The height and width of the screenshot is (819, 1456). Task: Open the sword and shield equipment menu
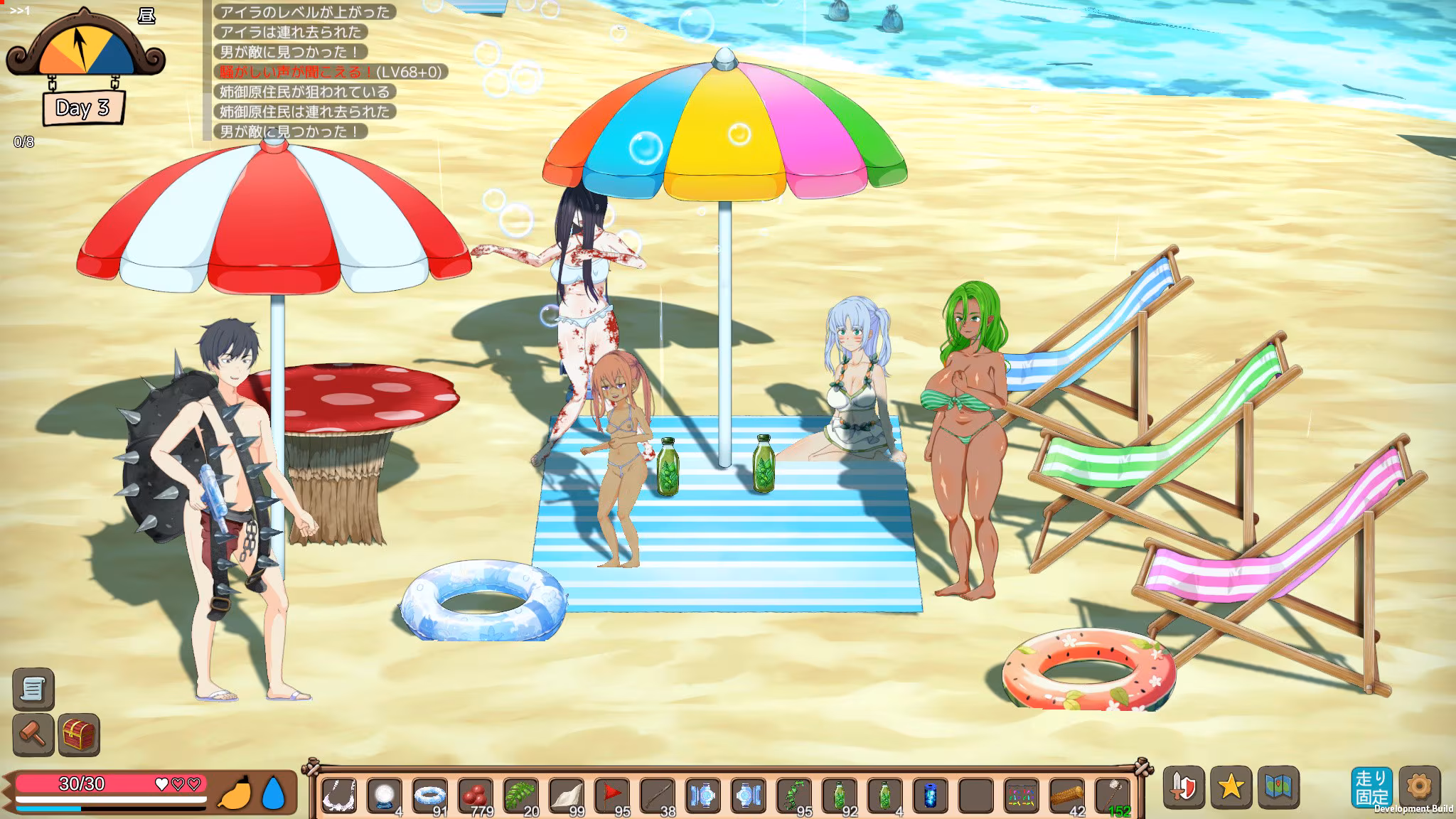coord(1184,788)
